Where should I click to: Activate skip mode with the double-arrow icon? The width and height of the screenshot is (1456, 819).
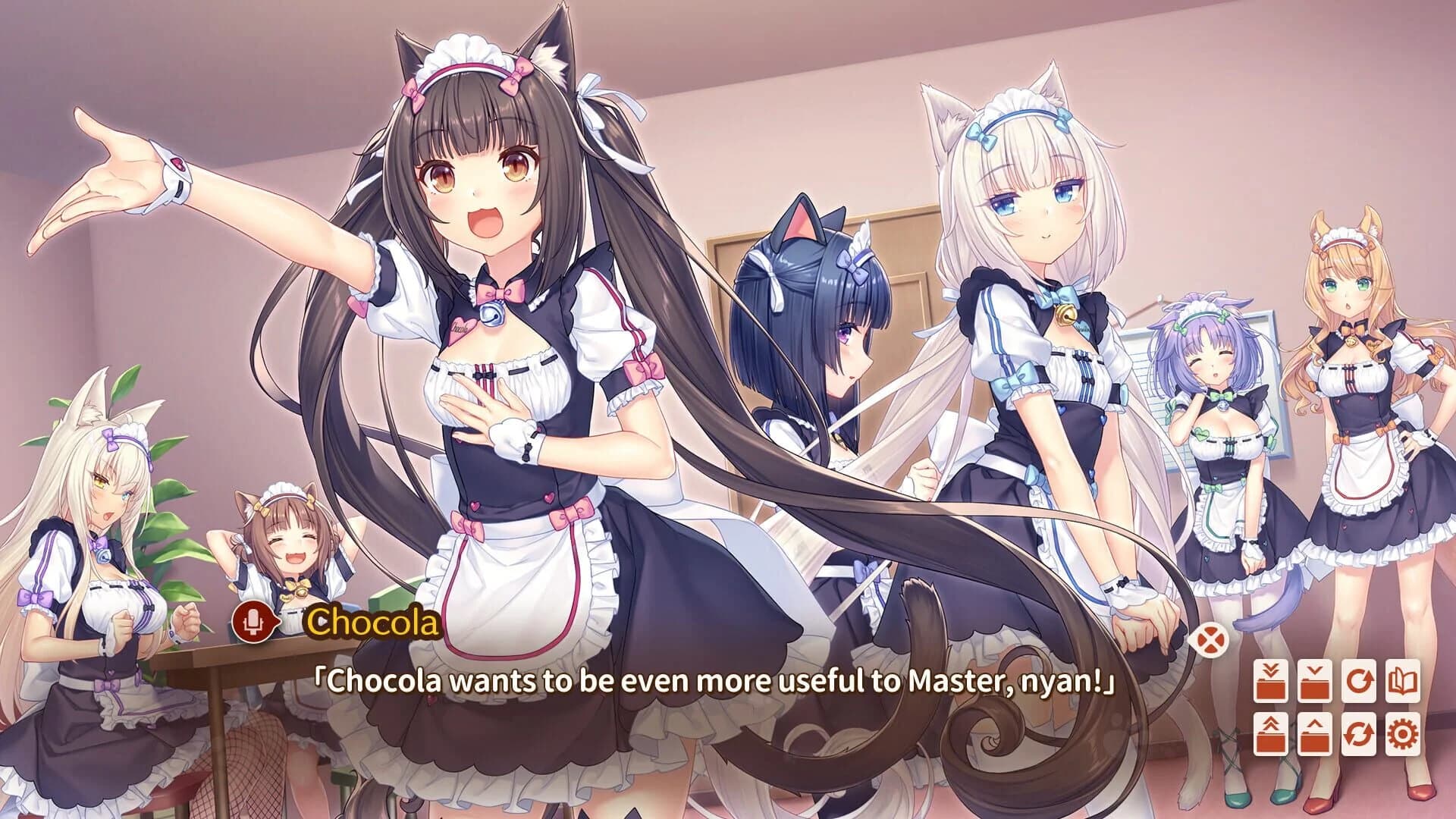[x=1360, y=734]
